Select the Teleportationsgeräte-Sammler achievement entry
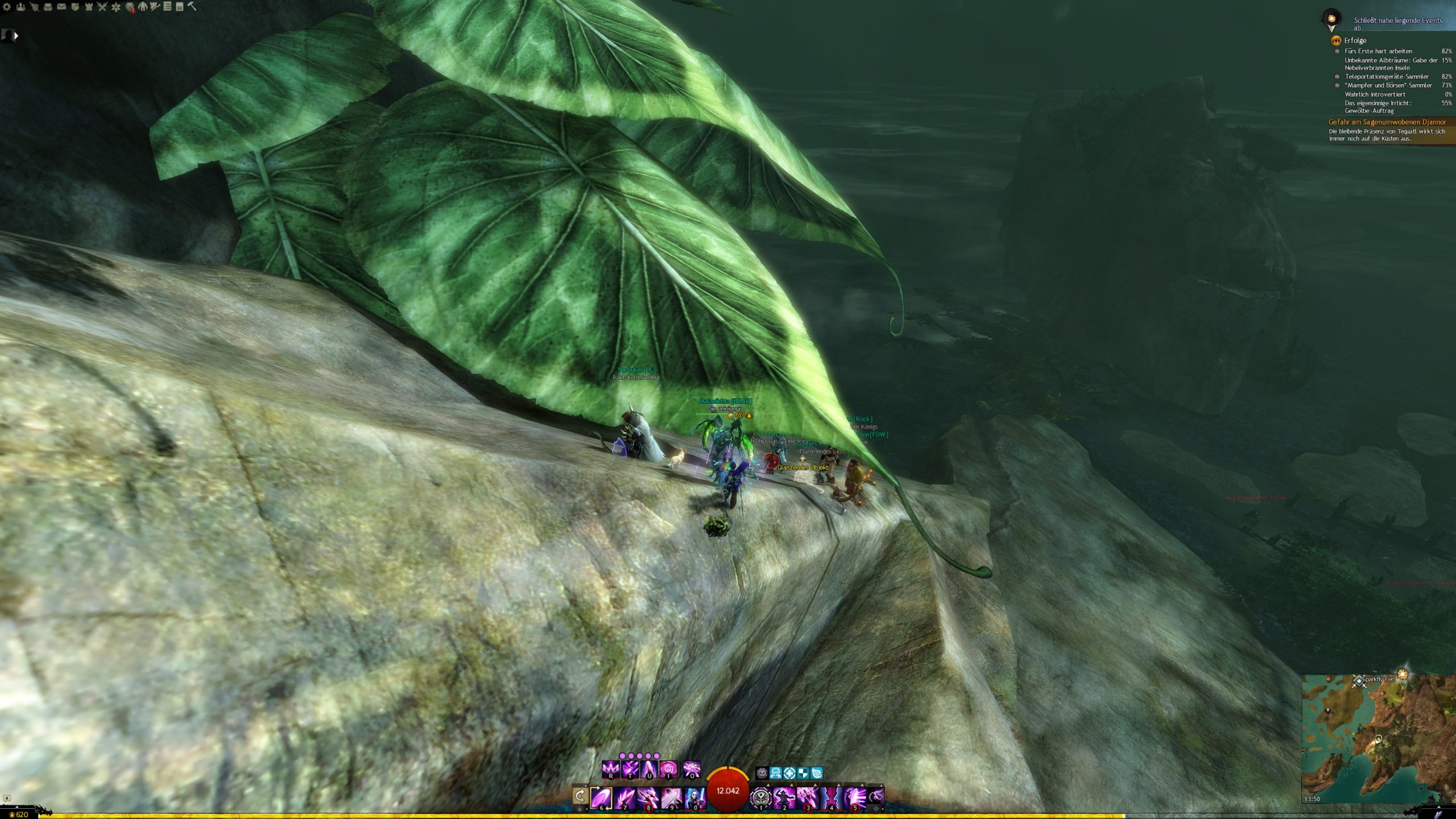The width and height of the screenshot is (1456, 819). click(x=1386, y=77)
